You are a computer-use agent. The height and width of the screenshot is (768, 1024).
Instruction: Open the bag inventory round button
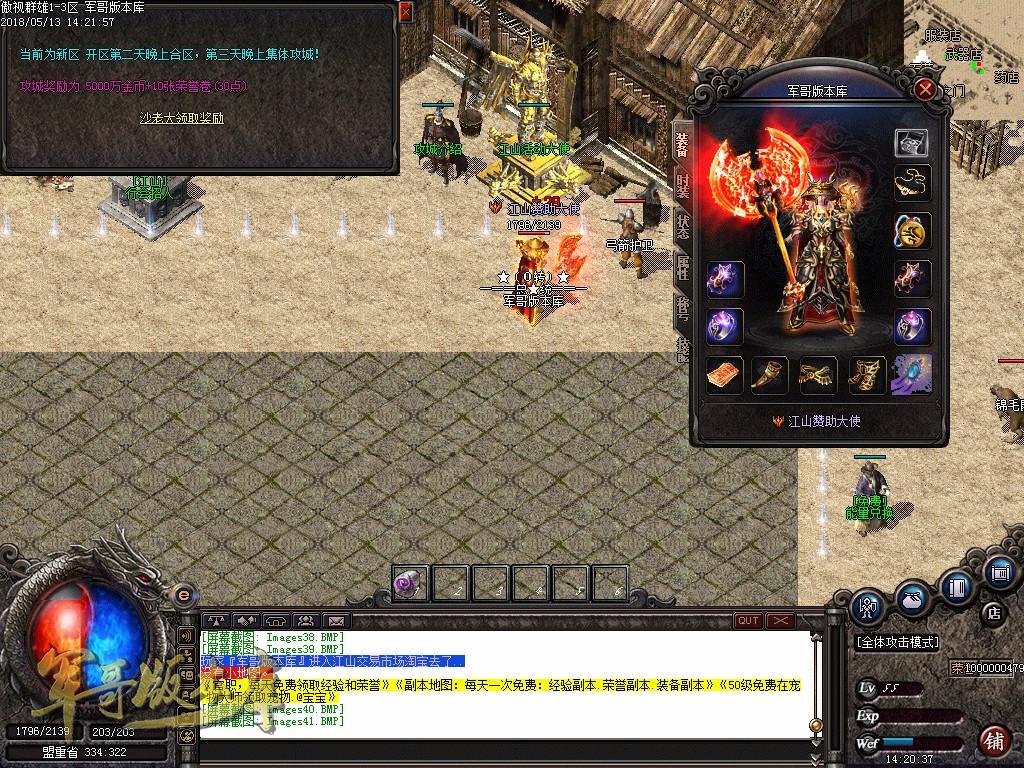point(912,598)
